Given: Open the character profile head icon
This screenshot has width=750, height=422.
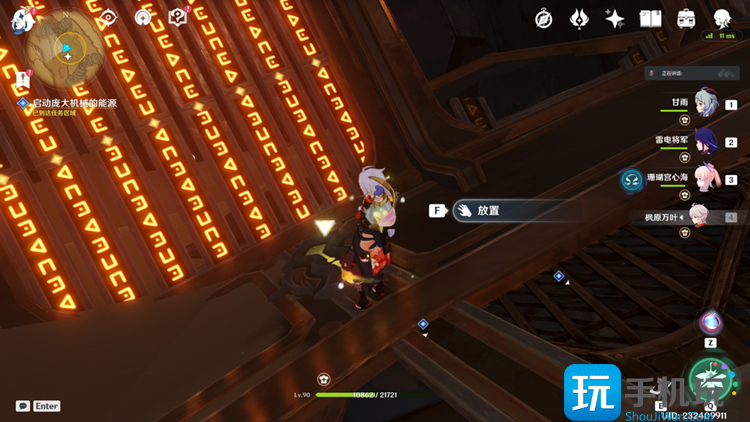Looking at the screenshot, I should pos(722,19).
